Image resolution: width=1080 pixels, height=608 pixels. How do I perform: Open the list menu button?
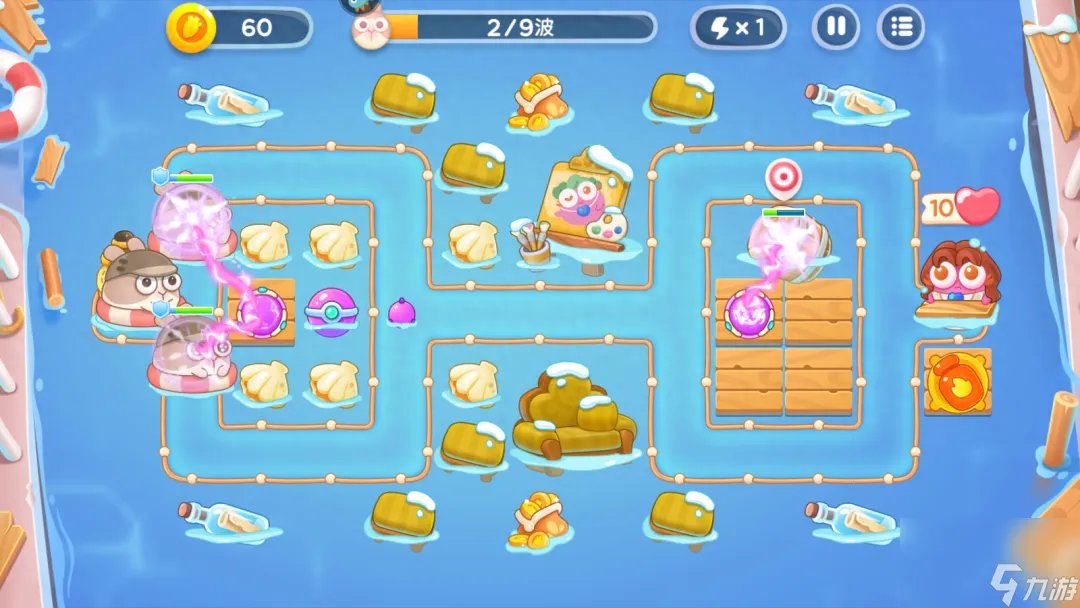[x=900, y=27]
